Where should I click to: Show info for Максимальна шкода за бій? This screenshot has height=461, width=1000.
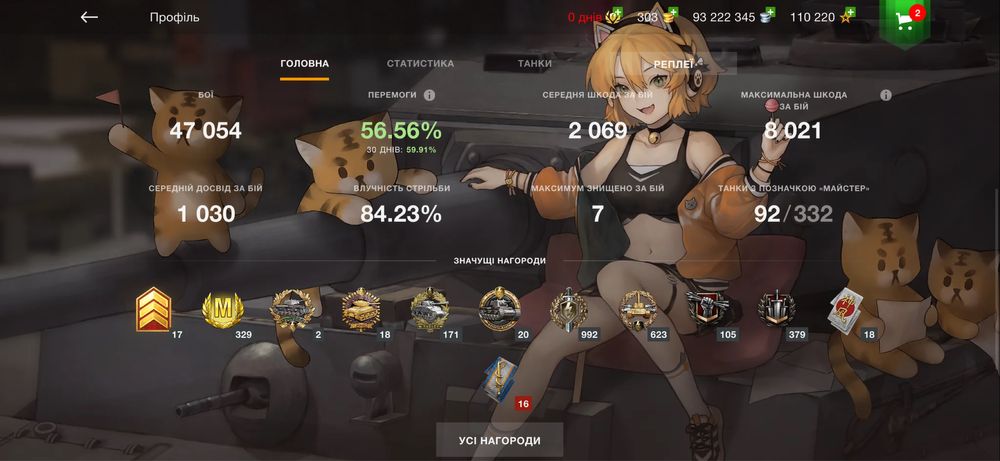(x=885, y=95)
